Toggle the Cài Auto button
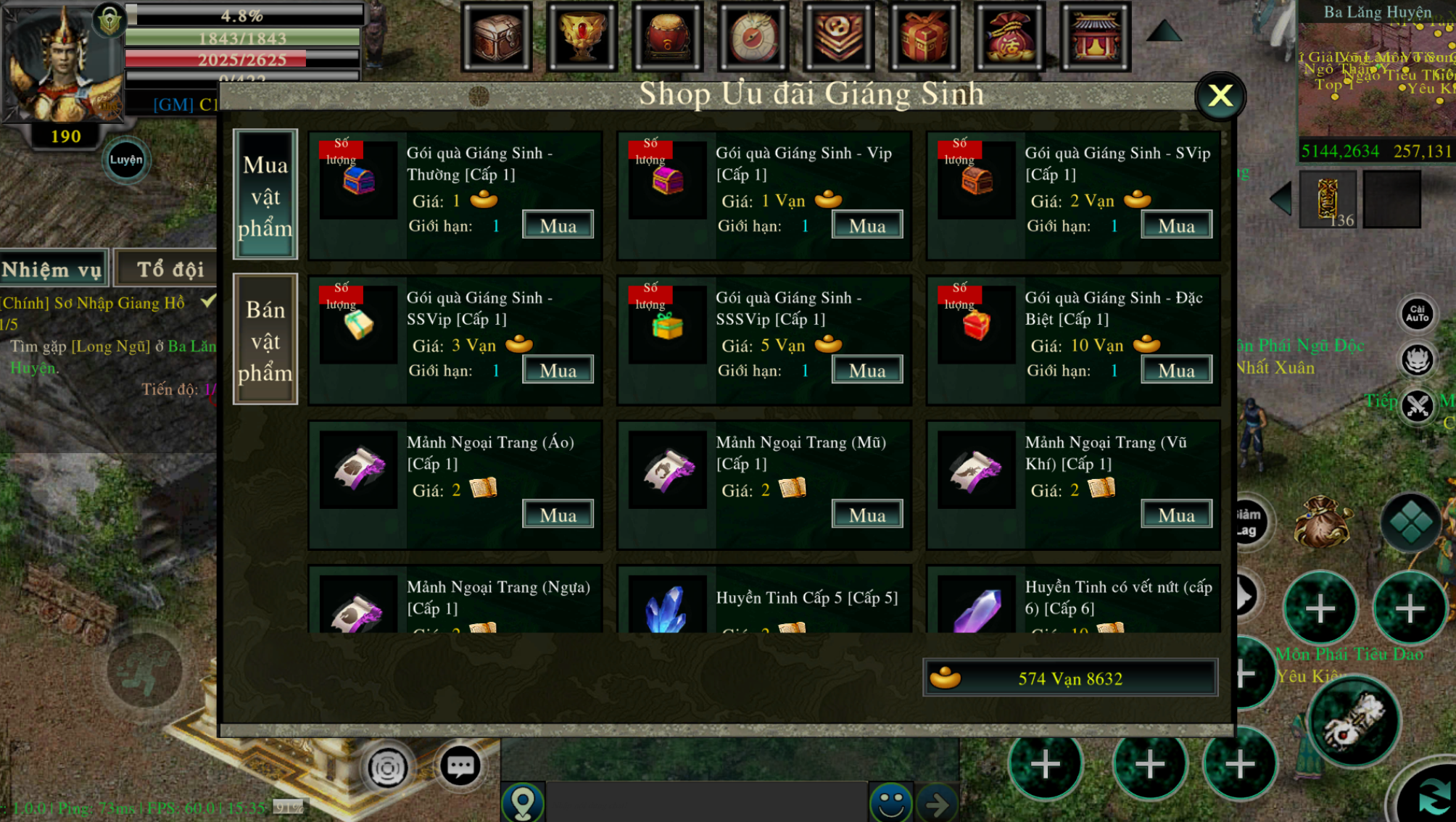This screenshot has height=822, width=1456. 1417,314
